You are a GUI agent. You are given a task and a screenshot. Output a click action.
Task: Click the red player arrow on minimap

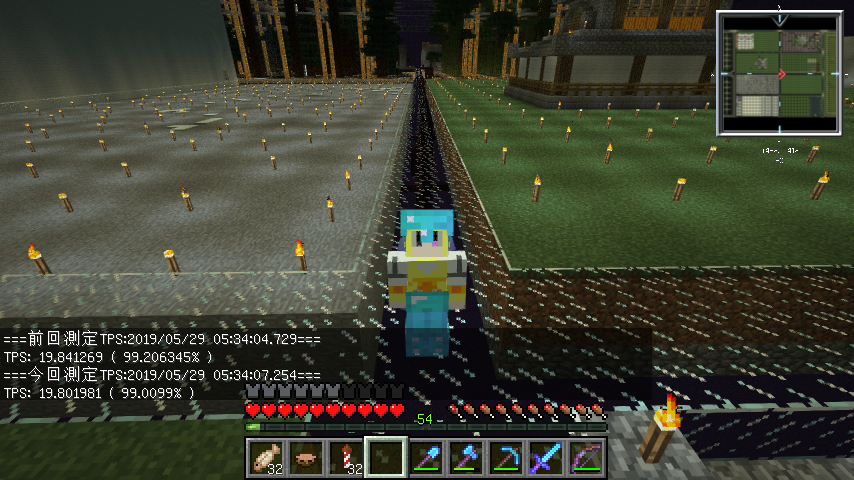[781, 74]
